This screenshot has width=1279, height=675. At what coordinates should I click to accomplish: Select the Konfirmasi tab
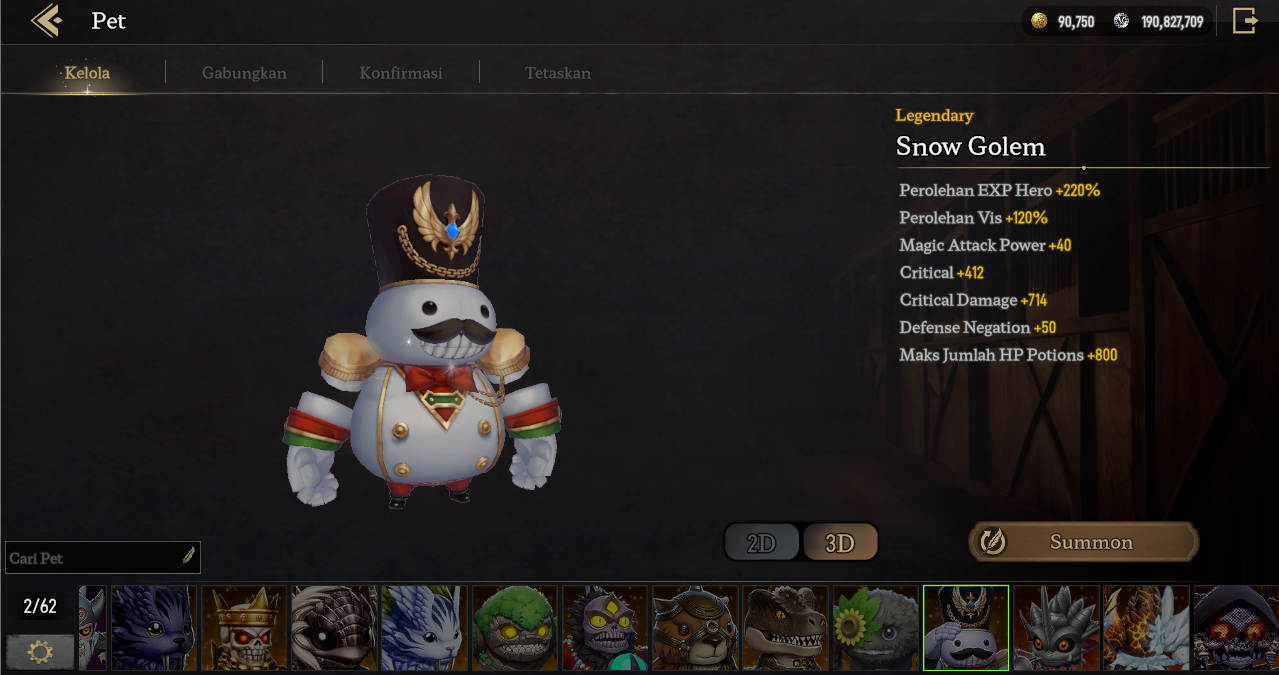tap(401, 73)
